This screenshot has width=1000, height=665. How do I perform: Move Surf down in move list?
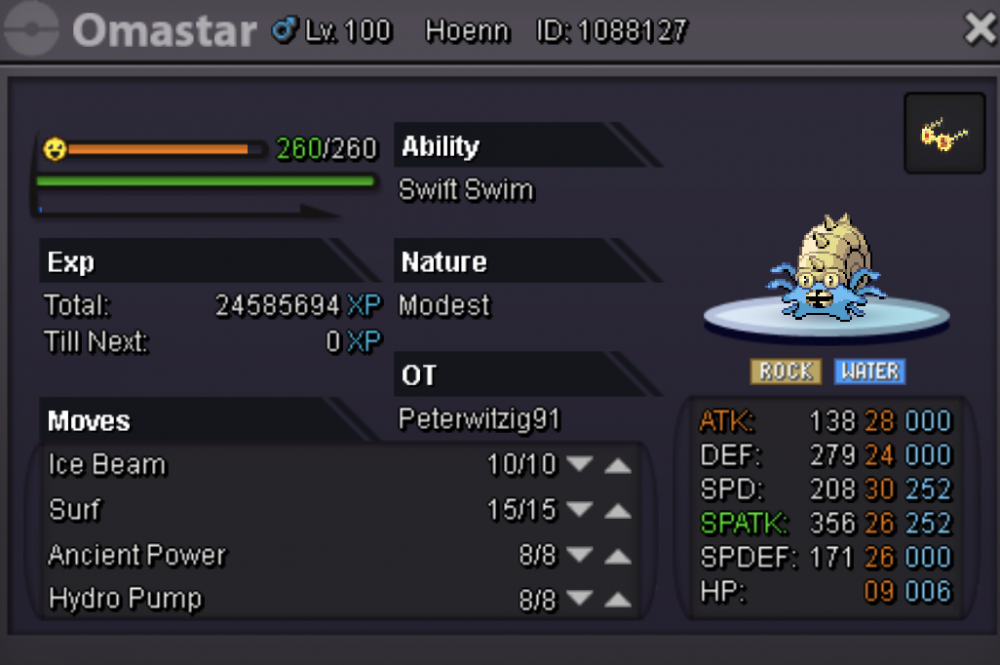click(x=579, y=511)
